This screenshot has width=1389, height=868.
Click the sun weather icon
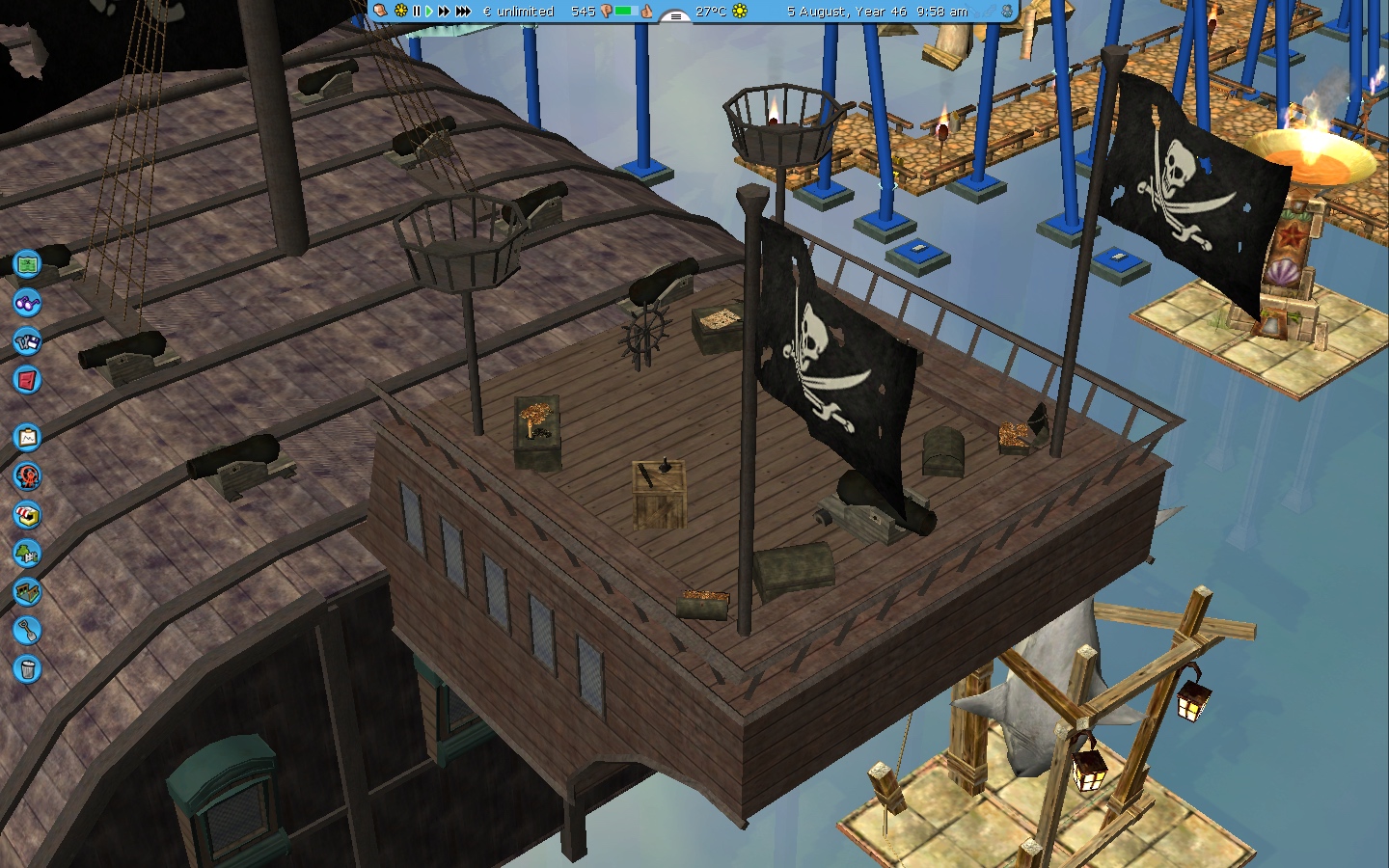tap(740, 12)
